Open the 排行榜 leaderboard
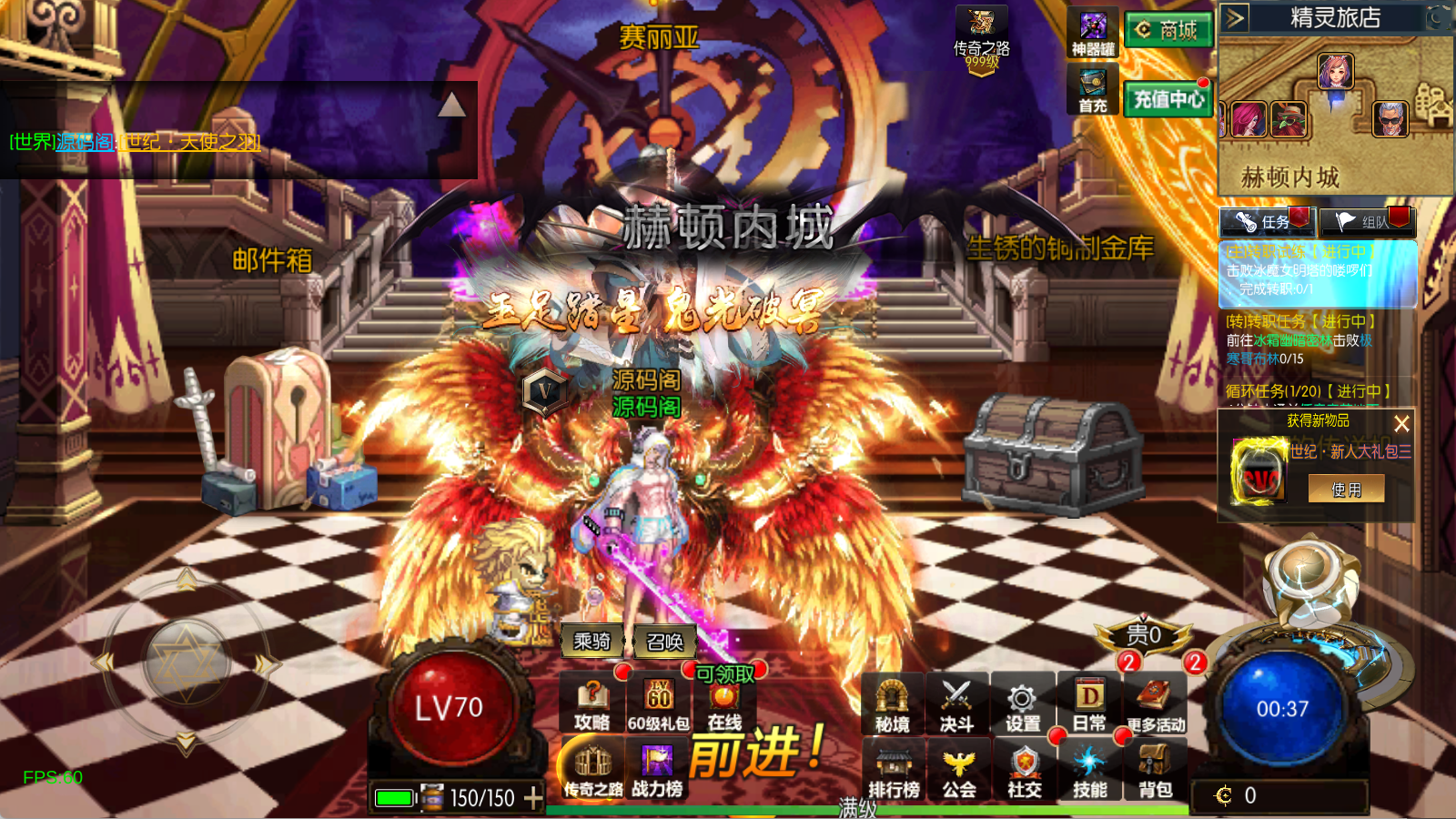Screen dimensions: 1456x819 click(893, 770)
